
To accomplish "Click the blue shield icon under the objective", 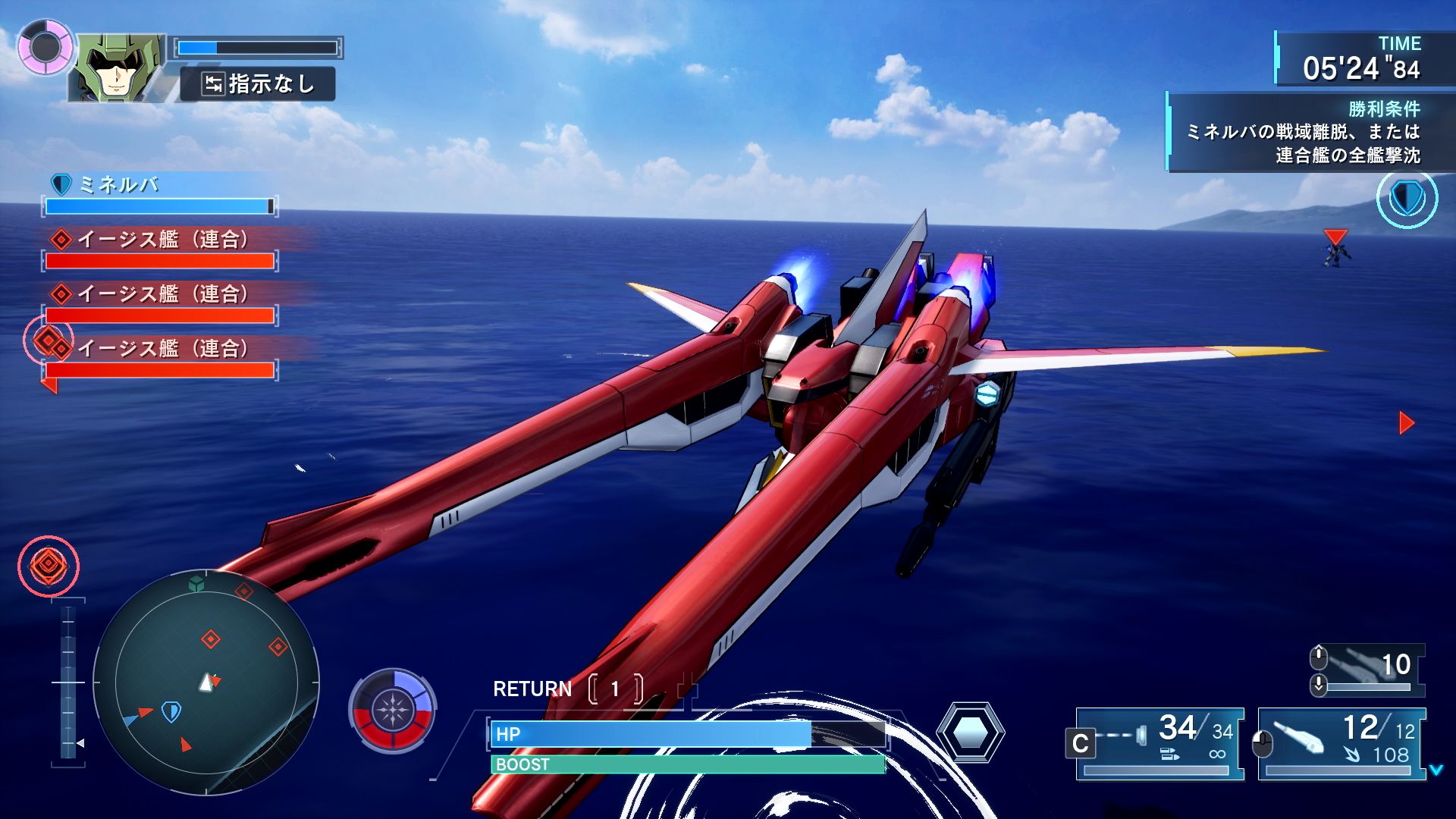I will 1407,199.
